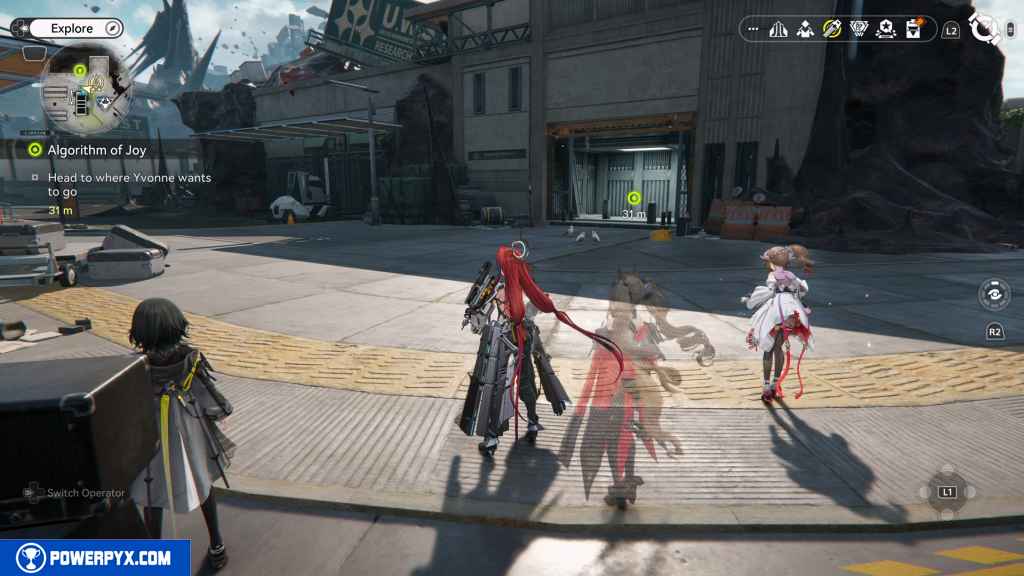The width and height of the screenshot is (1024, 576).
Task: Open the inverted-triangle badge toolbar icon
Action: [859, 30]
